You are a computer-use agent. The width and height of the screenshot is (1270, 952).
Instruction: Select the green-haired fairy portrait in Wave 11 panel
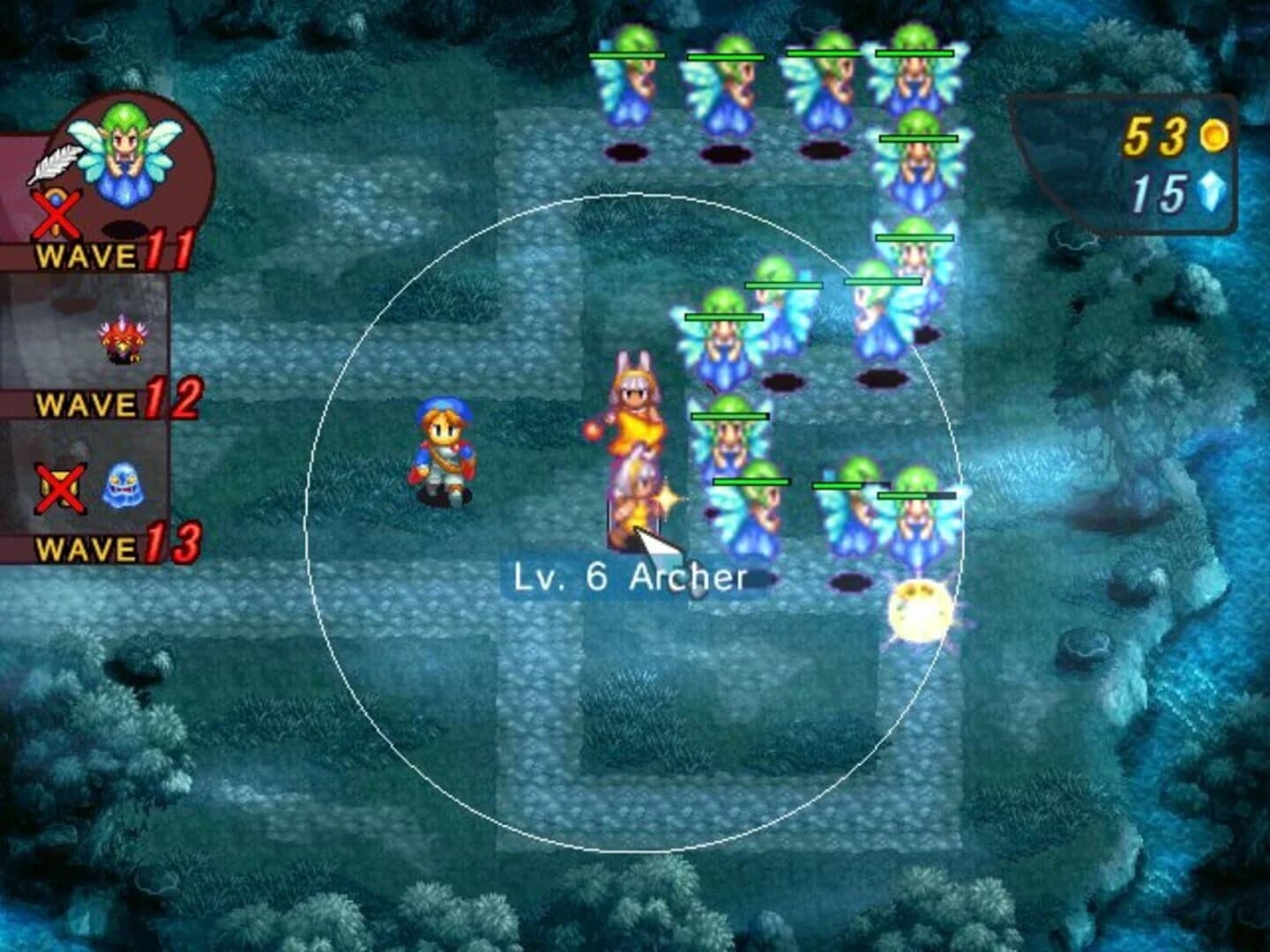tap(123, 150)
